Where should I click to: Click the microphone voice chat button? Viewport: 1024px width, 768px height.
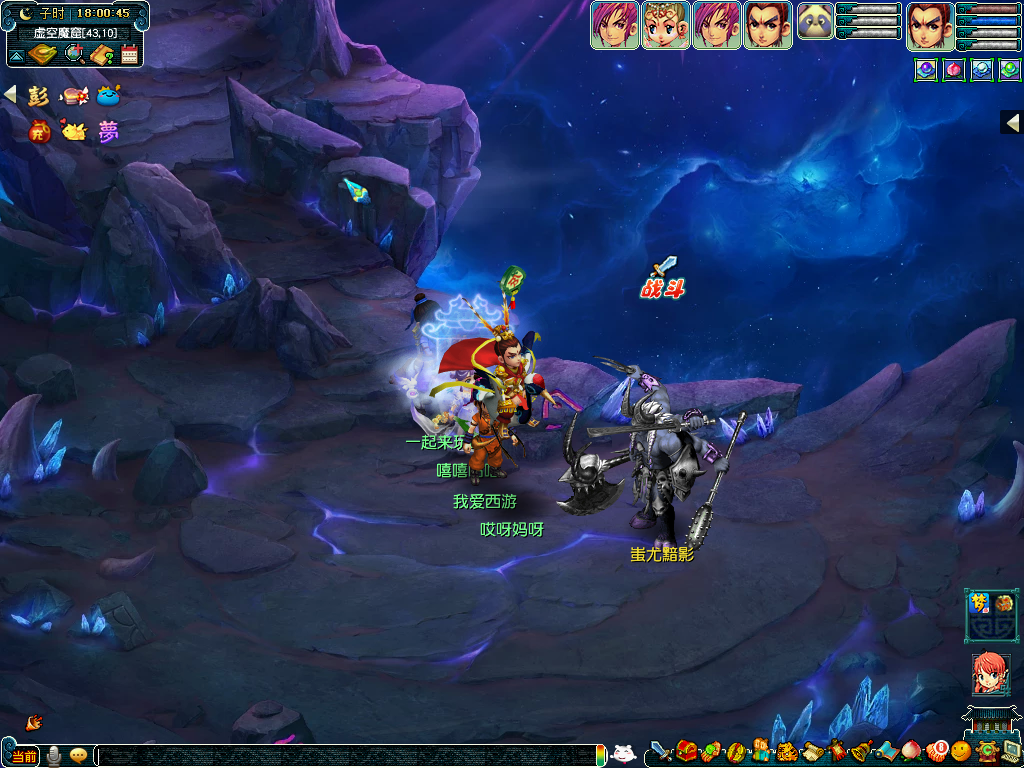(54, 756)
